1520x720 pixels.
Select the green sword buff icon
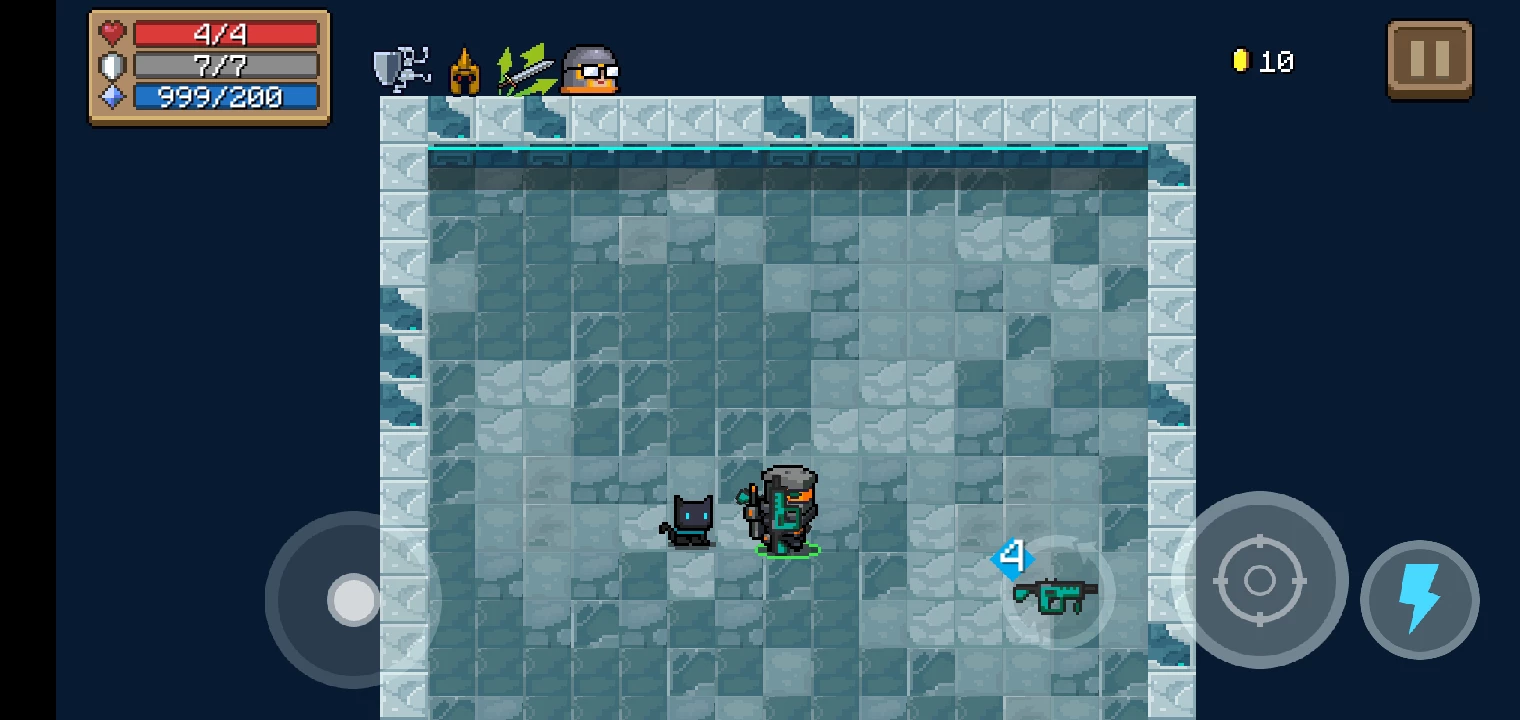525,70
